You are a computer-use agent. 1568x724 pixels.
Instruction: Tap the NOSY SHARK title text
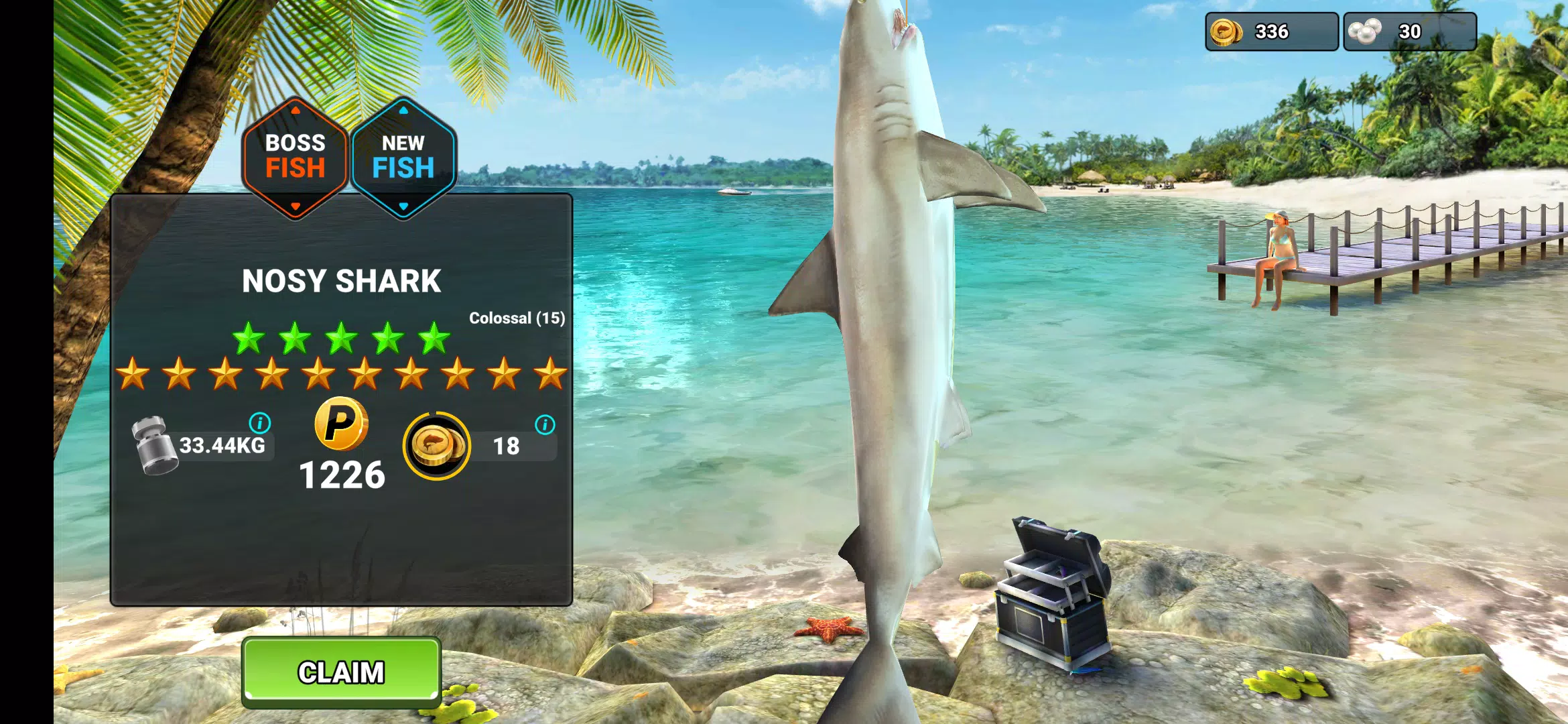[342, 280]
